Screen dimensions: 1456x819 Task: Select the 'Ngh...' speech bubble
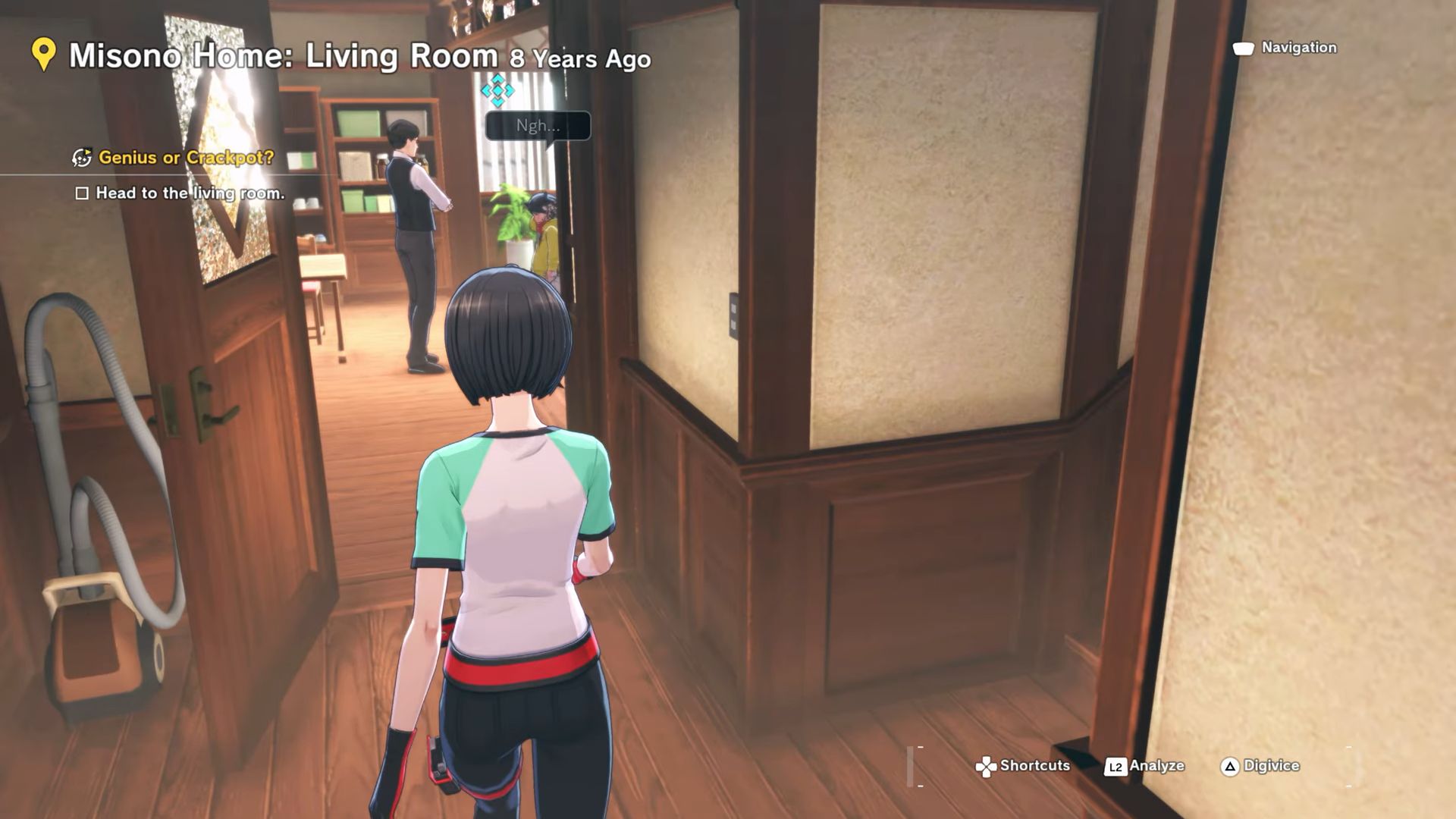pyautogui.click(x=538, y=126)
